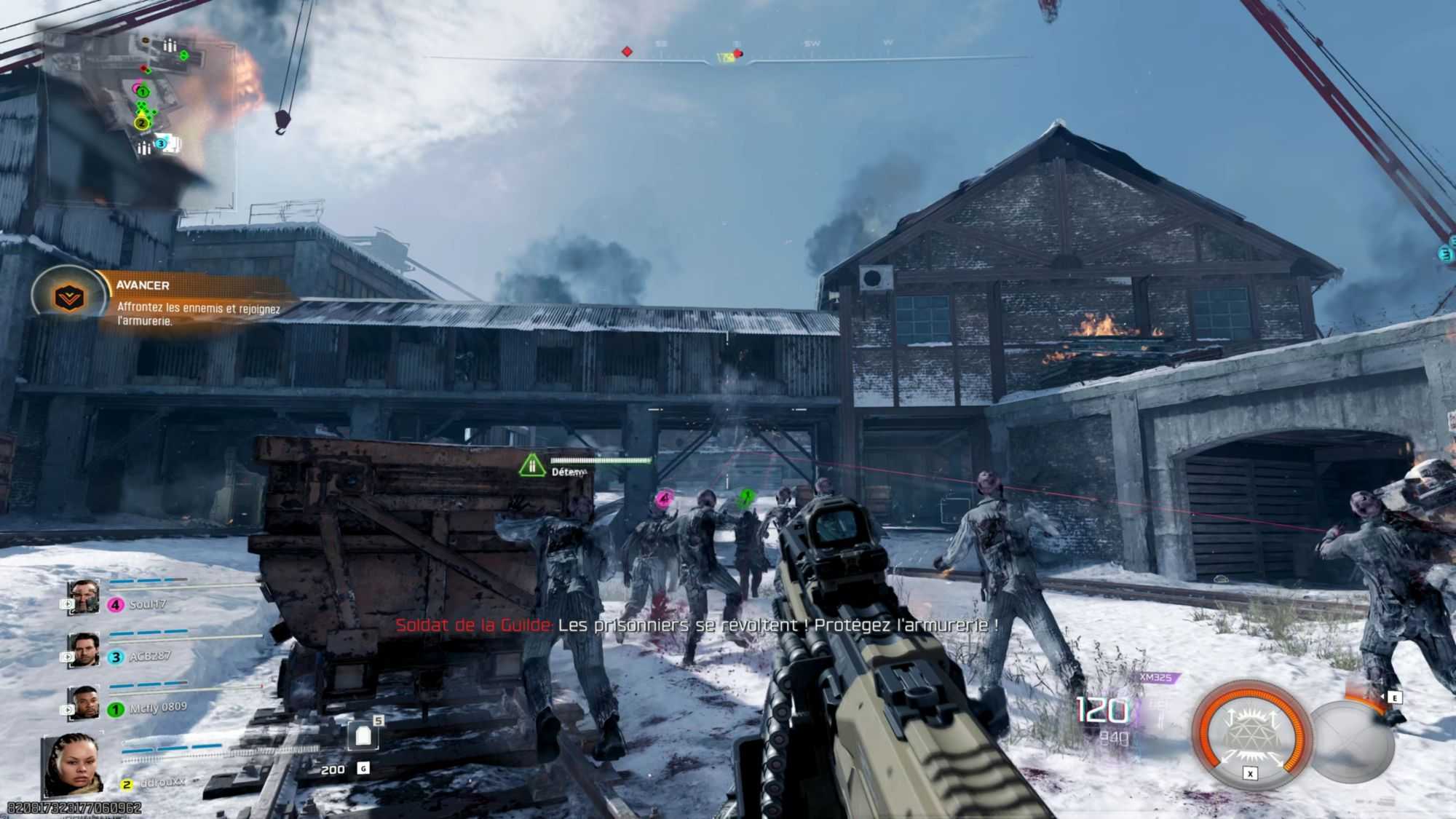Click the pink number 4 teammate world marker

click(663, 499)
